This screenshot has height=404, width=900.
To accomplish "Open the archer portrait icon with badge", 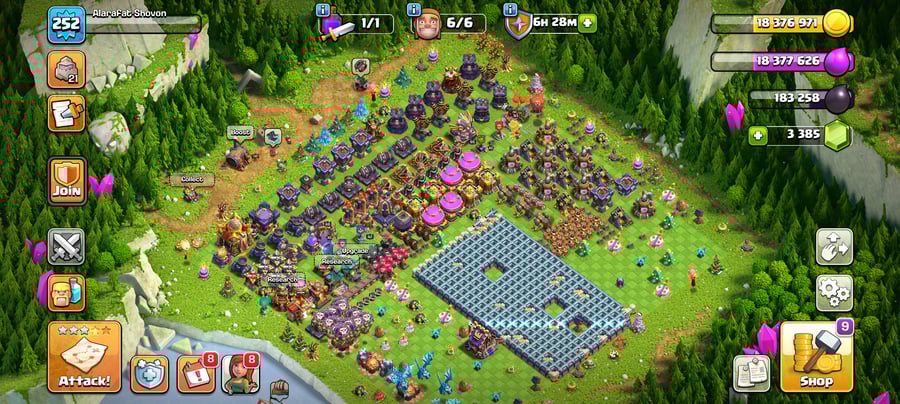I will tap(240, 373).
